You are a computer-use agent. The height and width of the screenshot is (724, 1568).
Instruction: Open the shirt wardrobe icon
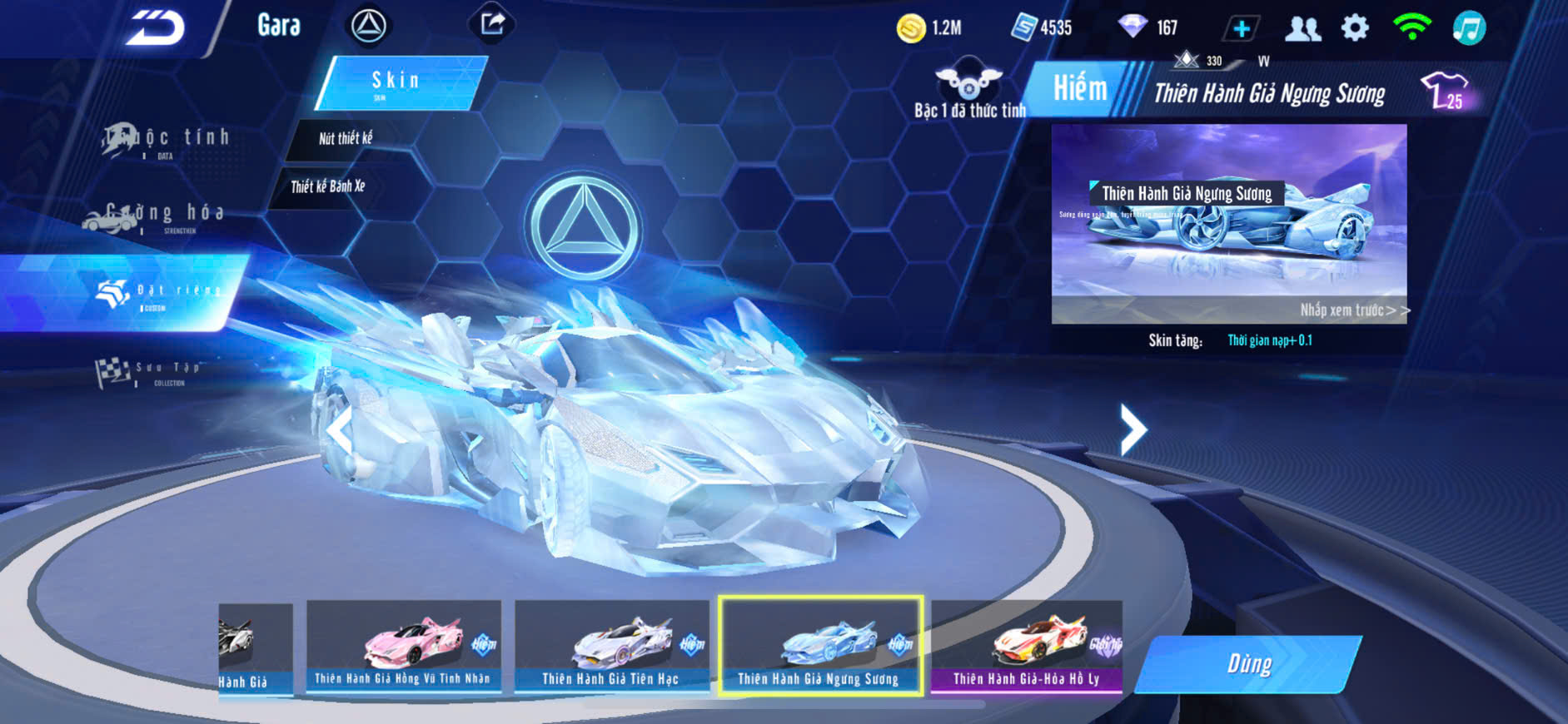pyautogui.click(x=1445, y=91)
